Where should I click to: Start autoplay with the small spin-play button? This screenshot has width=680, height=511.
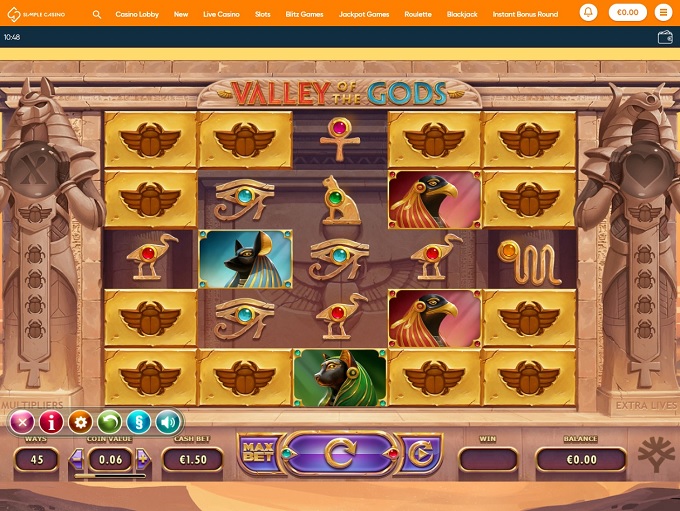419,457
